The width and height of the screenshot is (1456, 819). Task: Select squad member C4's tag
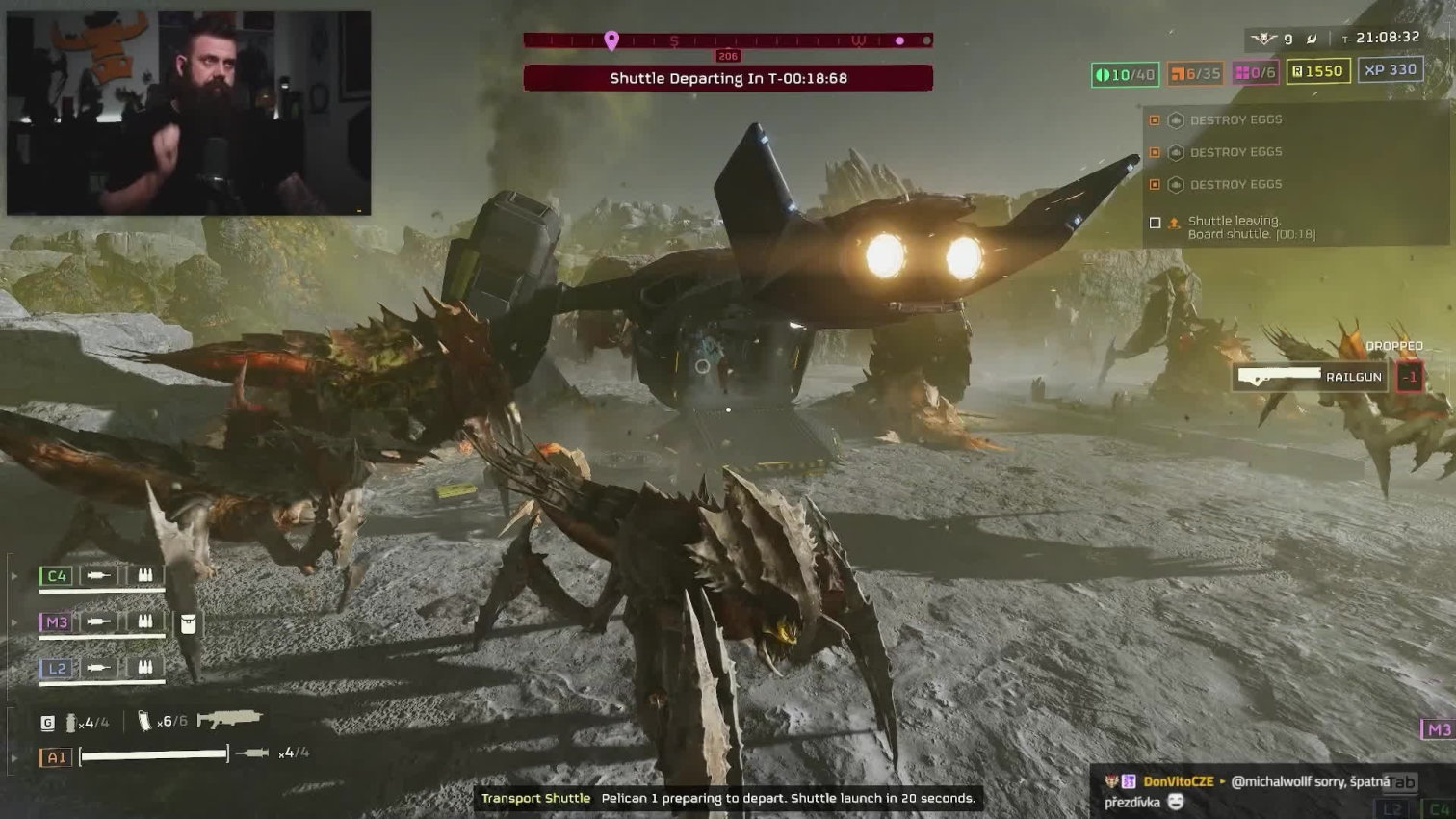tap(57, 576)
